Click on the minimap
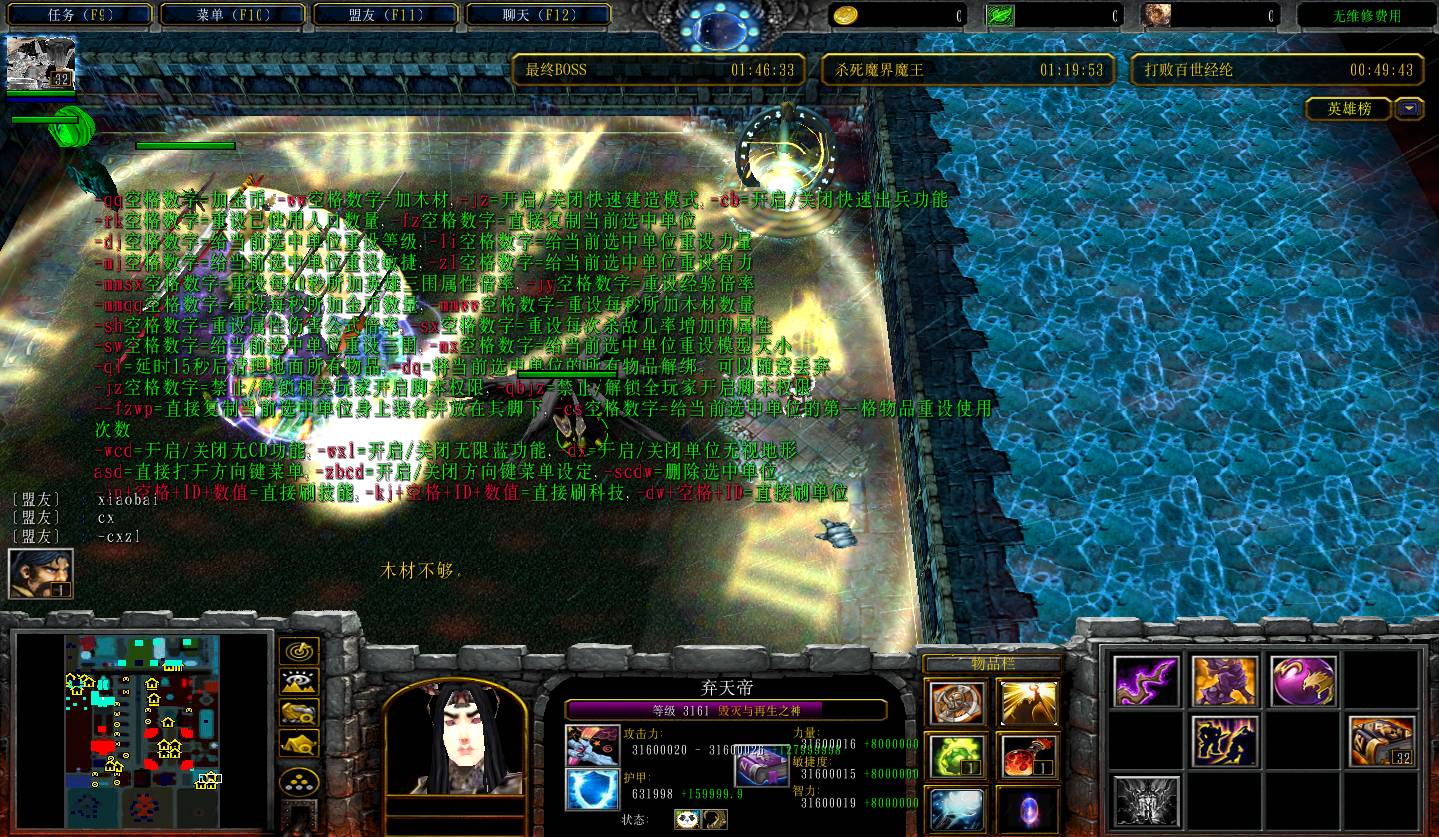This screenshot has width=1439, height=837. coord(142,726)
